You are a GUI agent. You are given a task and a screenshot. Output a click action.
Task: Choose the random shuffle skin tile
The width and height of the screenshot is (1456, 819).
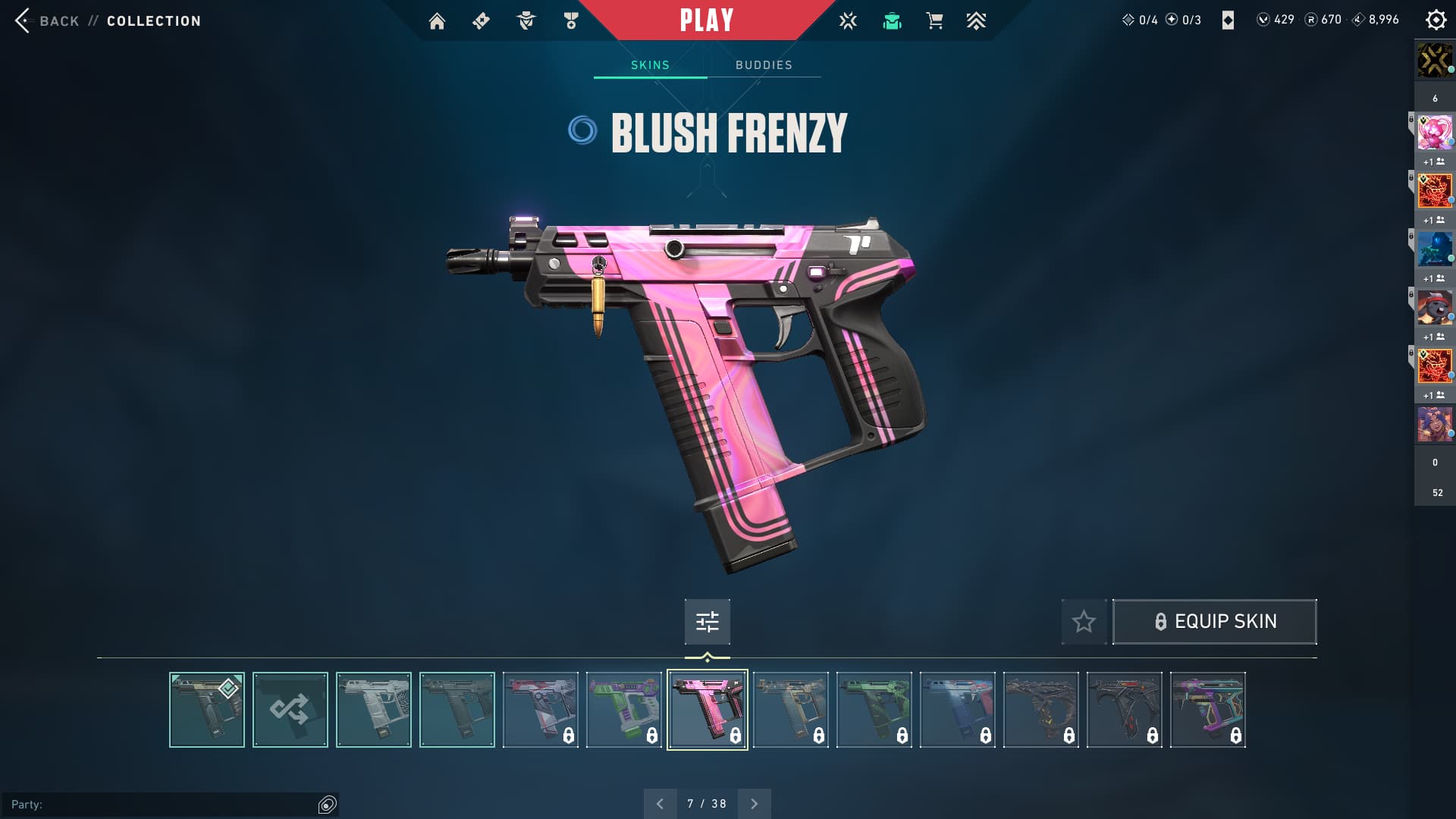pyautogui.click(x=290, y=710)
